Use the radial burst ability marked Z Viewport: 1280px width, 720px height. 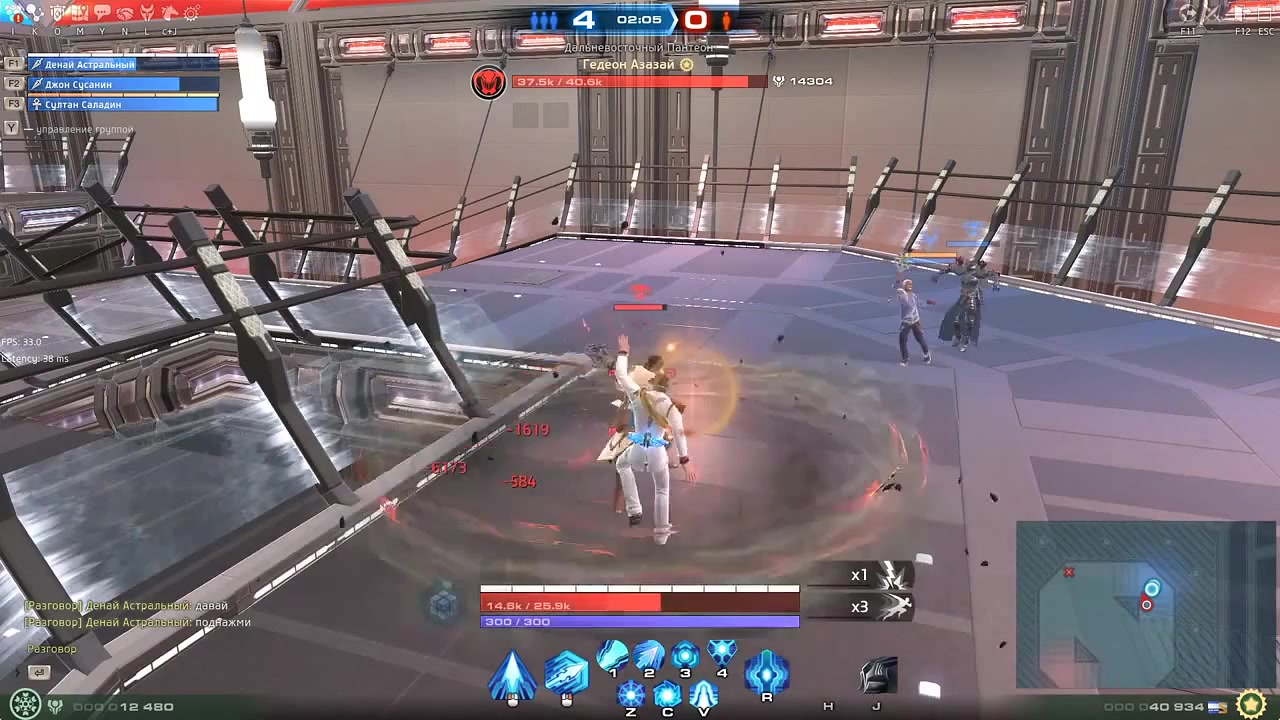click(631, 693)
